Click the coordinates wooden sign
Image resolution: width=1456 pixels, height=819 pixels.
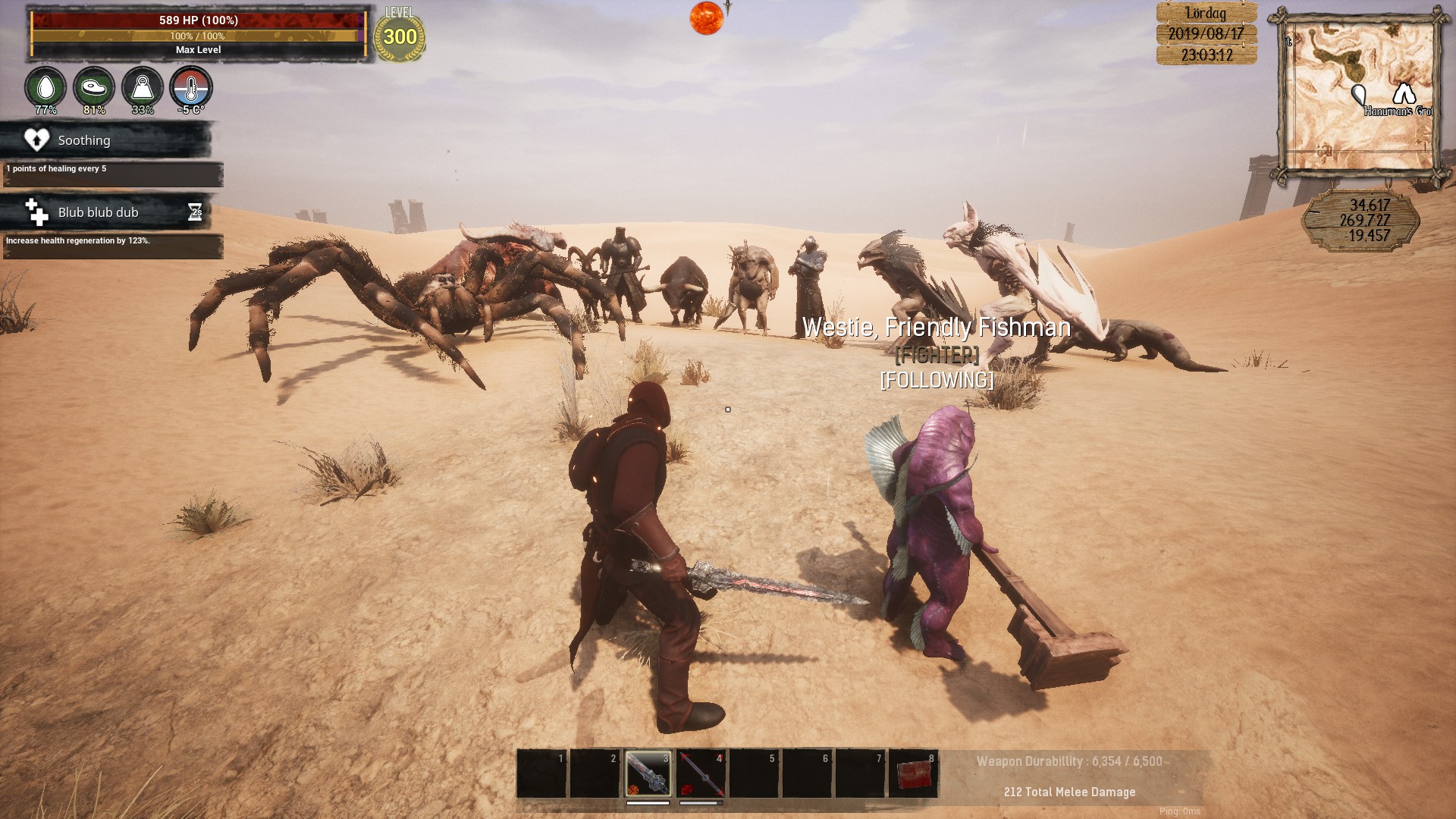(1361, 221)
